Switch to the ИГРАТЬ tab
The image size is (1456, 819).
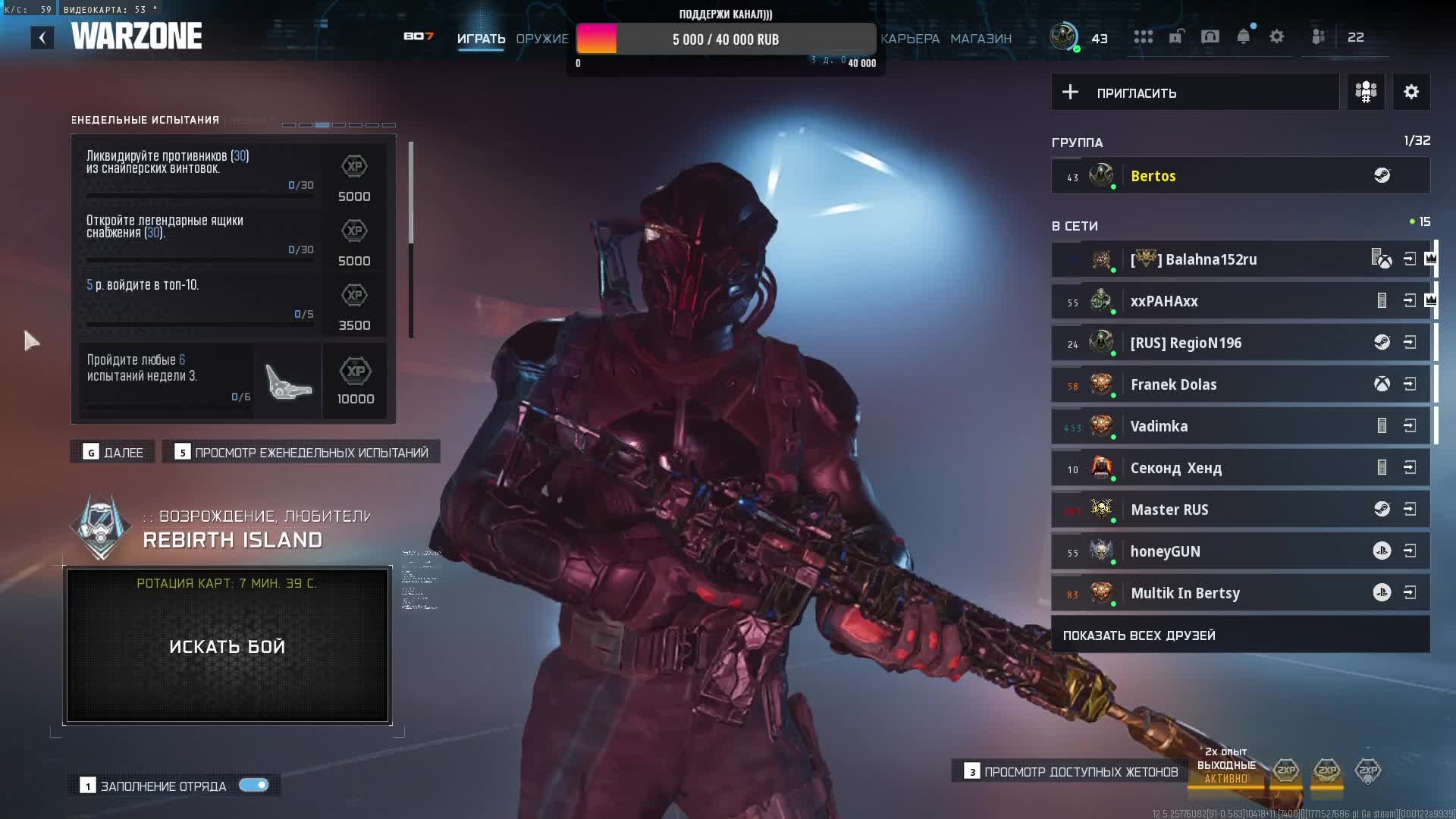(481, 39)
